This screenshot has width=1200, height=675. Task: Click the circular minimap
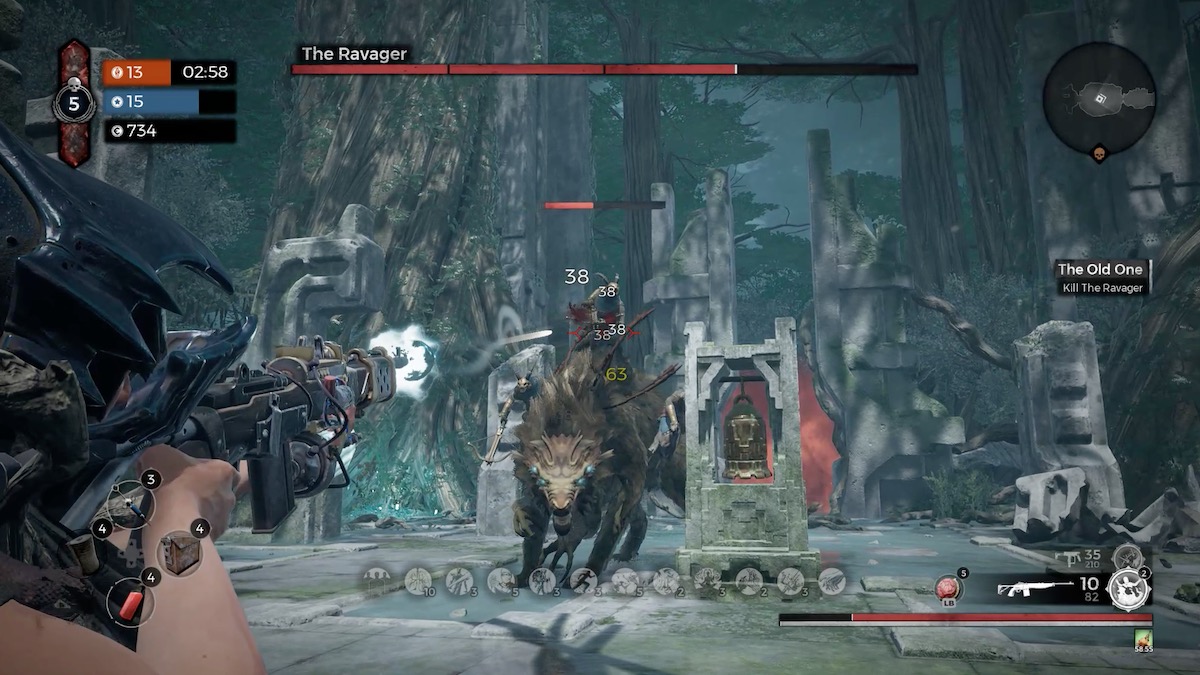click(x=1099, y=98)
